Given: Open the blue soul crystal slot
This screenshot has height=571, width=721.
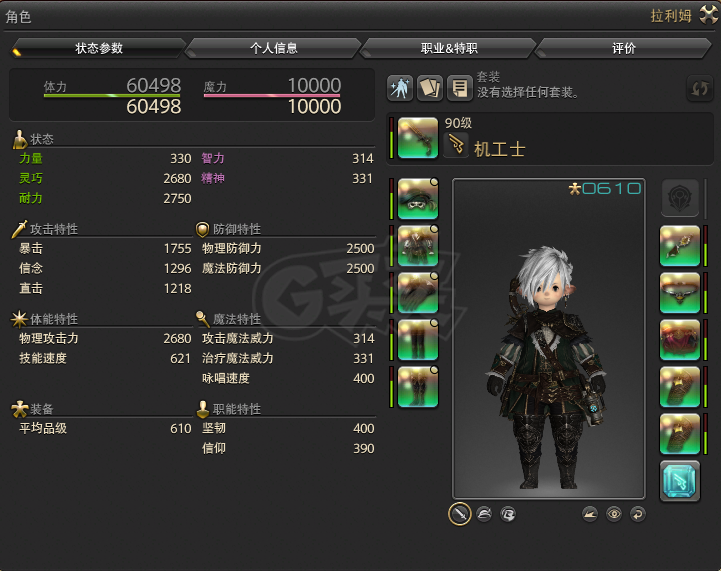Looking at the screenshot, I should [x=679, y=481].
